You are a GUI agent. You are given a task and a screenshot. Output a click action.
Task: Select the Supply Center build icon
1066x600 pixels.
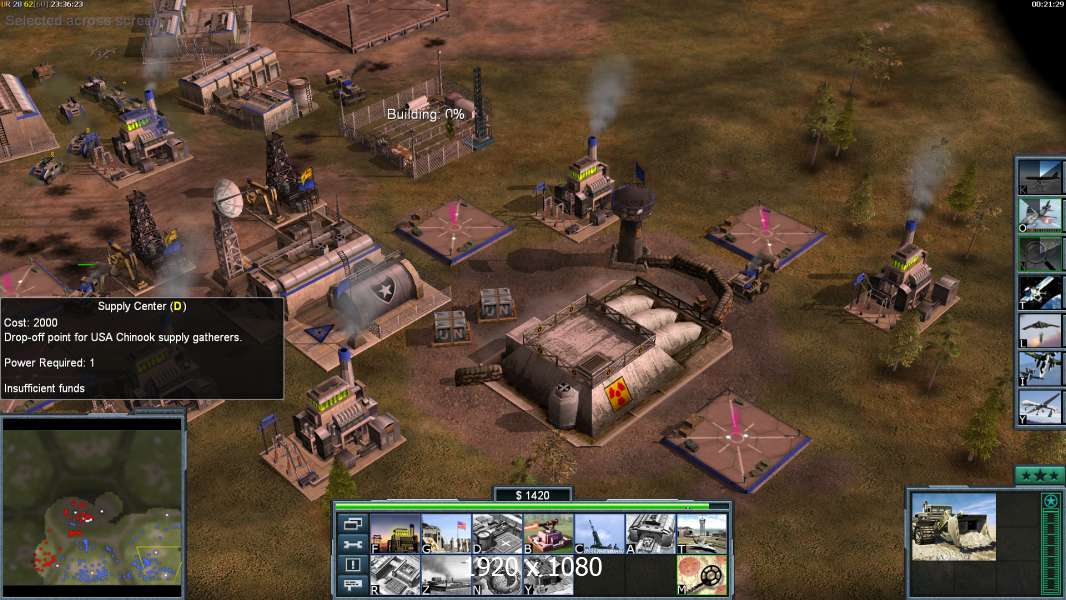(x=497, y=533)
